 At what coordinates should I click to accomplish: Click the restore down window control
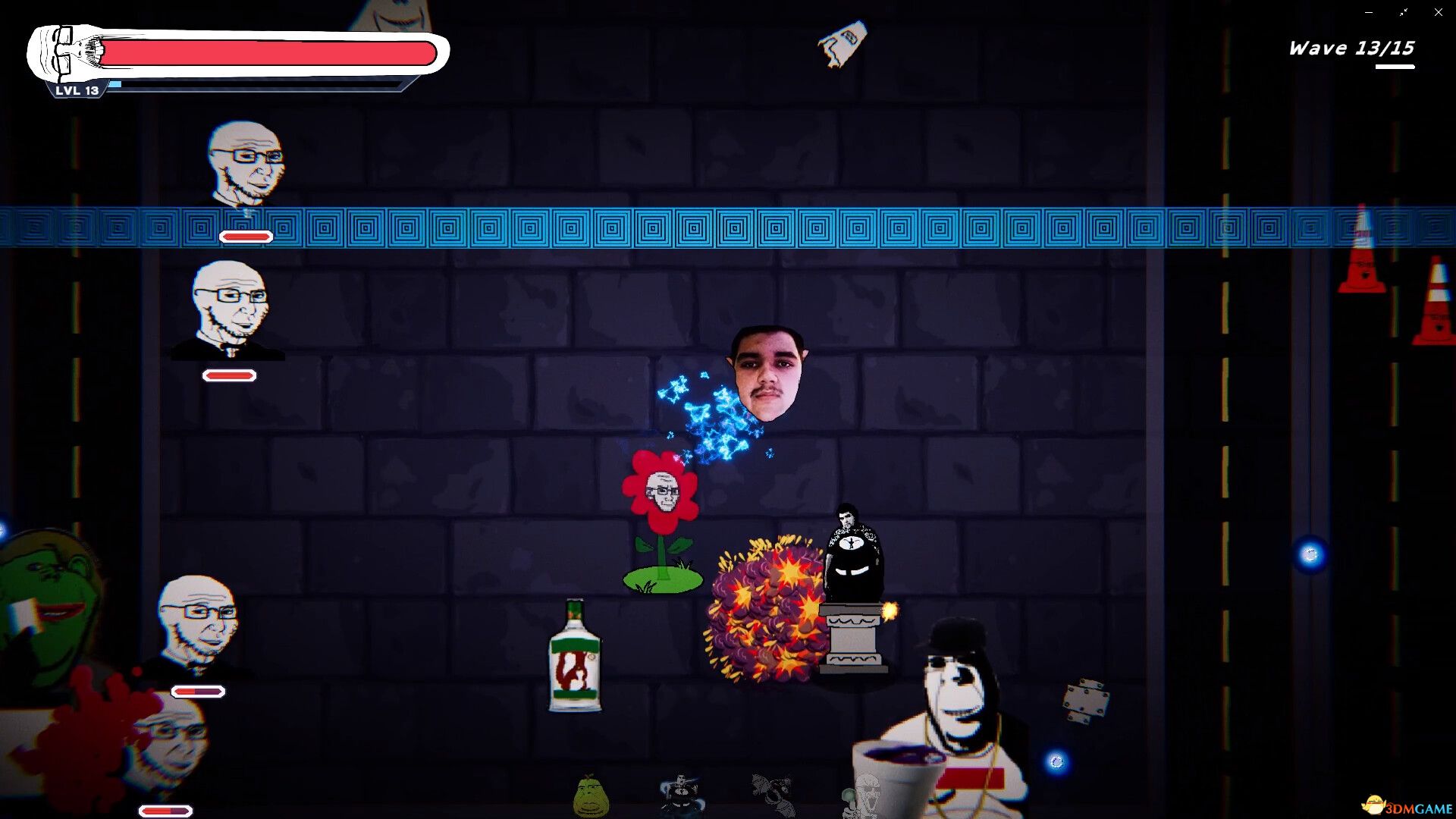tap(1403, 11)
